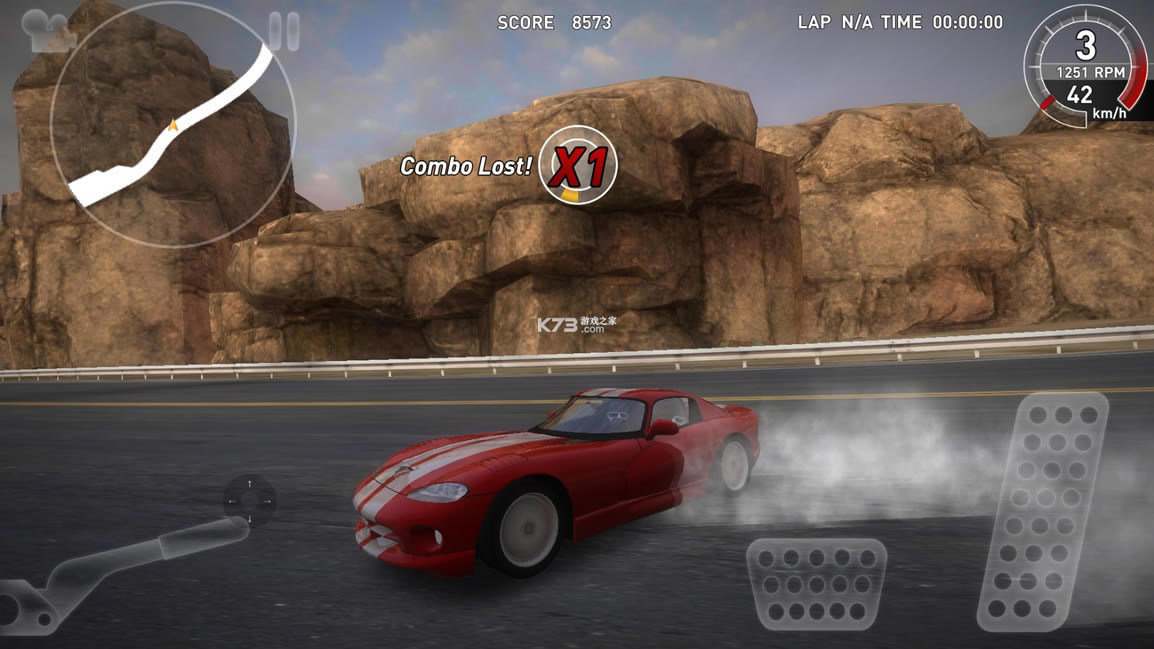Pause the game
Image resolution: width=1154 pixels, height=649 pixels.
point(284,31)
